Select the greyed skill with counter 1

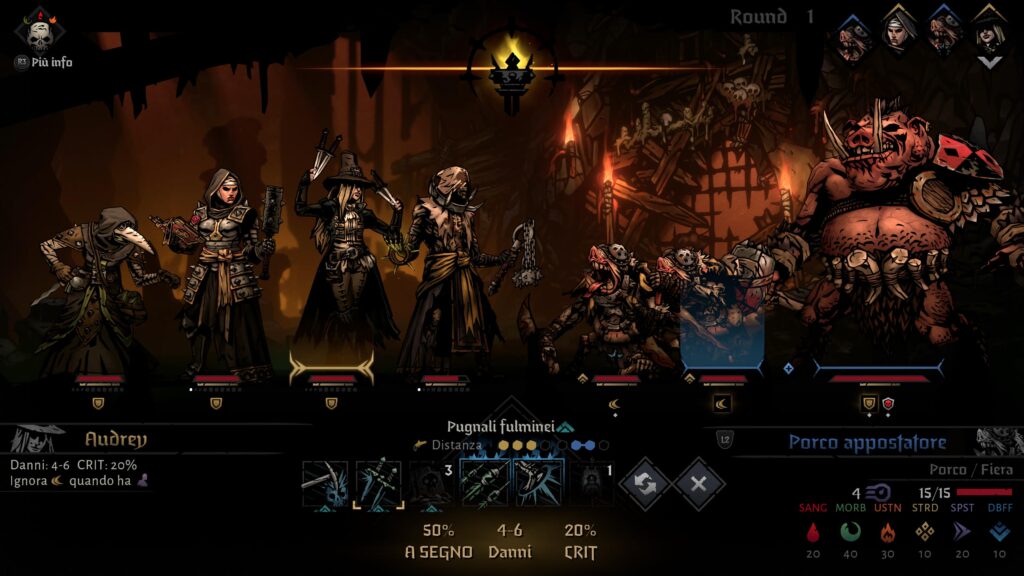tap(592, 484)
